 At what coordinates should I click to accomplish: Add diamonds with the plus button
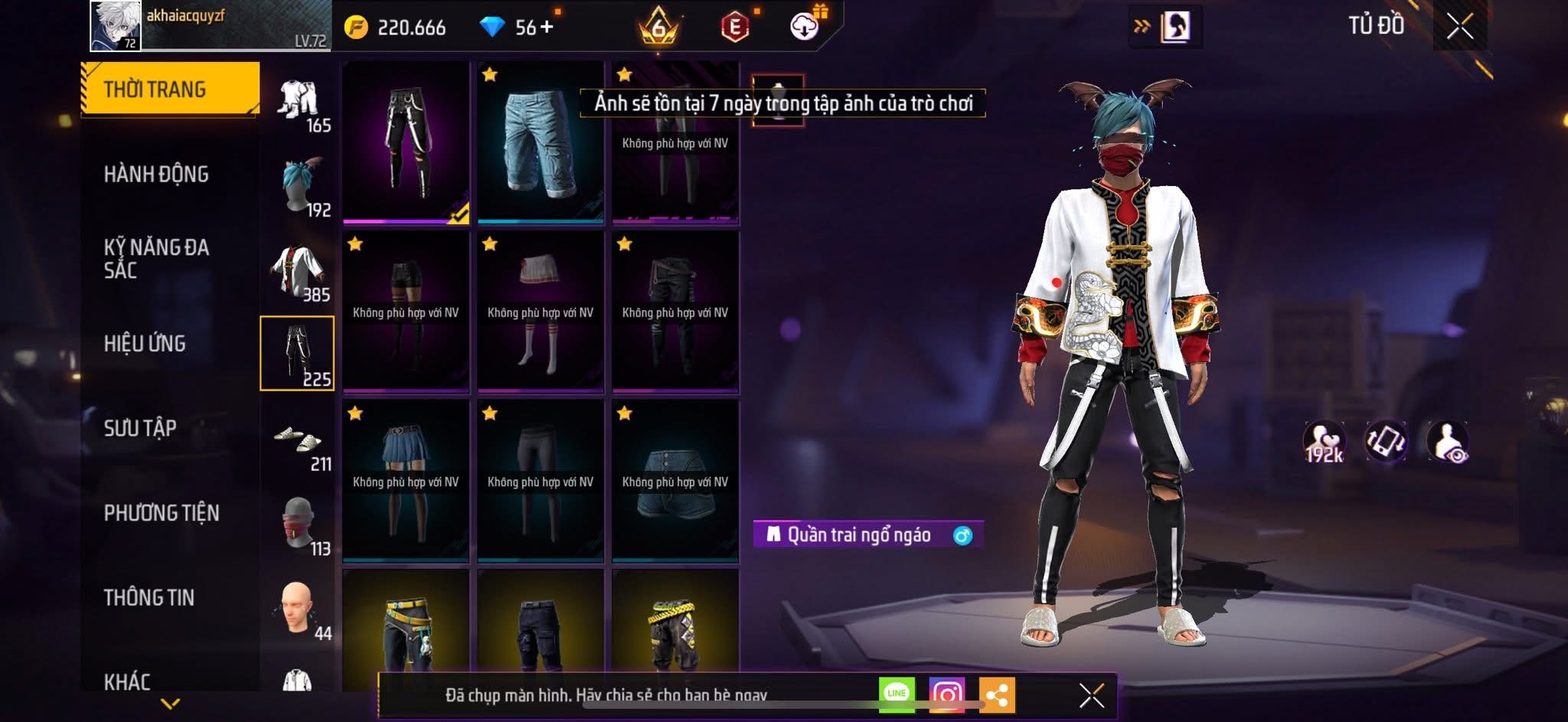pyautogui.click(x=547, y=28)
